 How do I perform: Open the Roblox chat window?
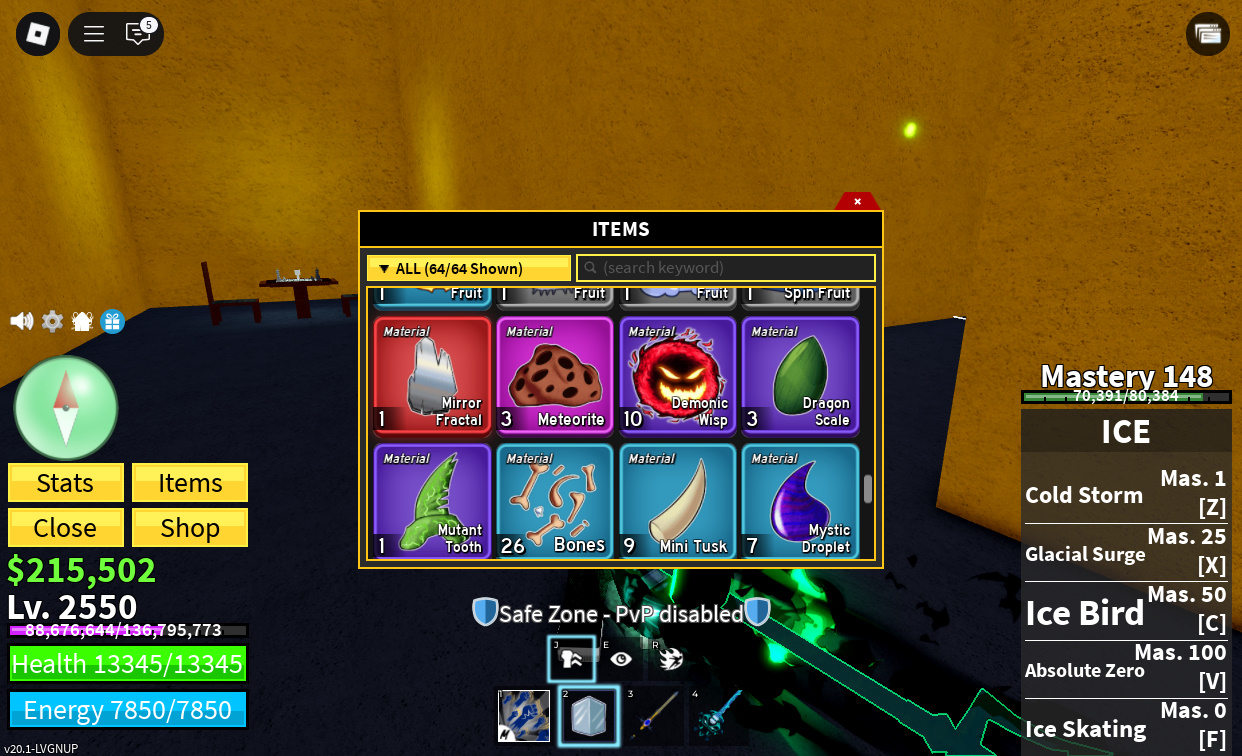point(138,34)
